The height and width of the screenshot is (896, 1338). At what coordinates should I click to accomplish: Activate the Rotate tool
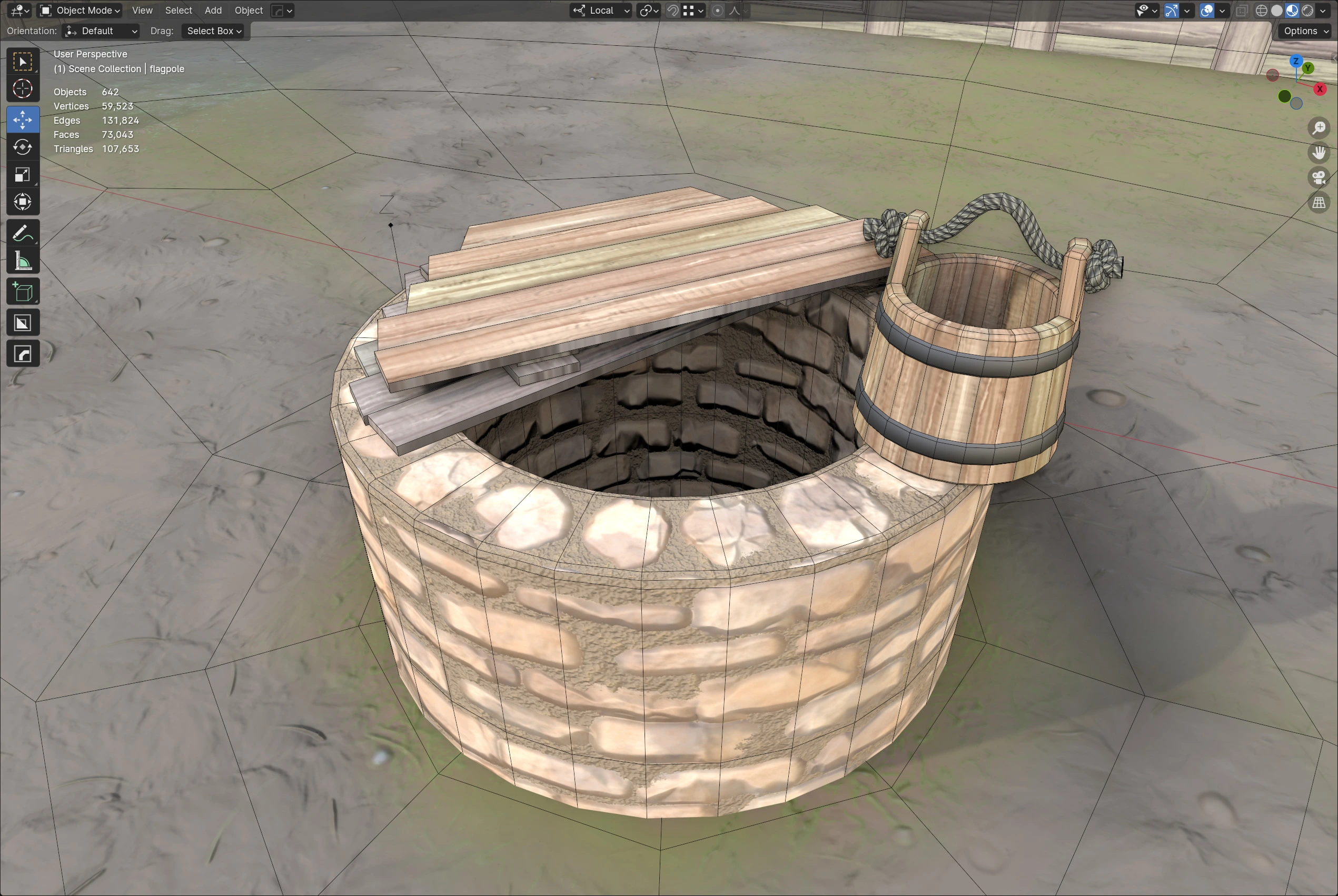pos(23,147)
